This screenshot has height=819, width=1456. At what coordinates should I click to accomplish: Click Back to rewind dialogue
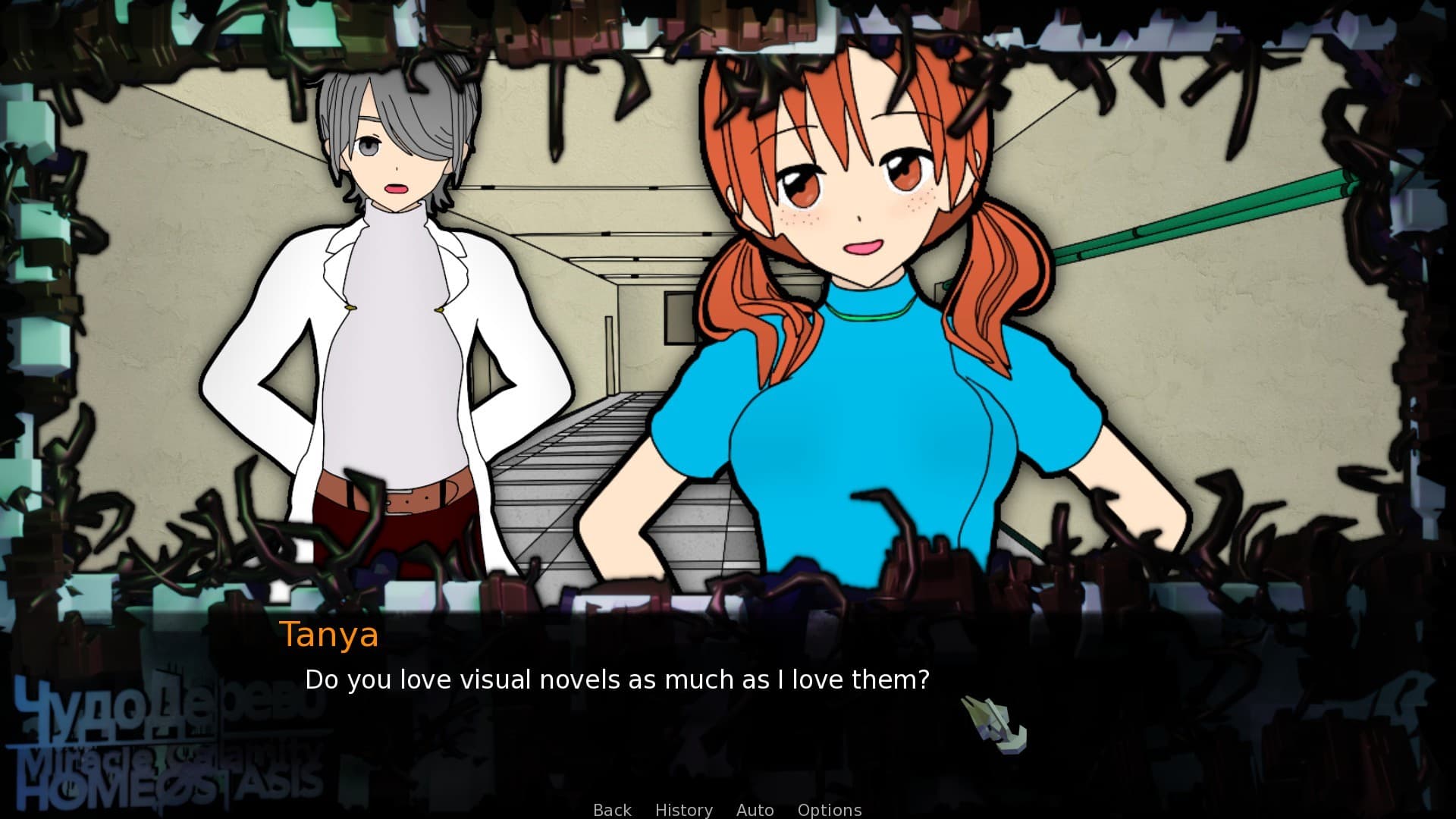(x=611, y=810)
